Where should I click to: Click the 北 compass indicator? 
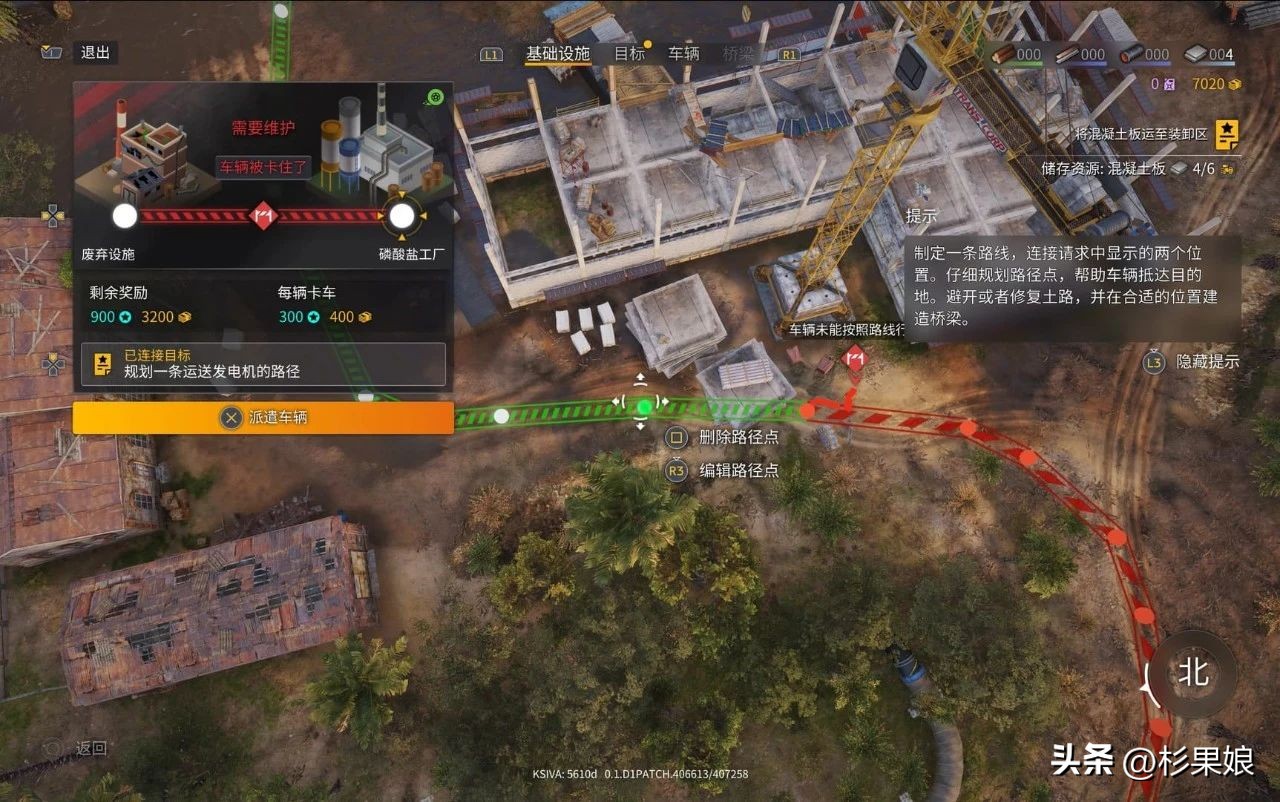tap(1196, 676)
